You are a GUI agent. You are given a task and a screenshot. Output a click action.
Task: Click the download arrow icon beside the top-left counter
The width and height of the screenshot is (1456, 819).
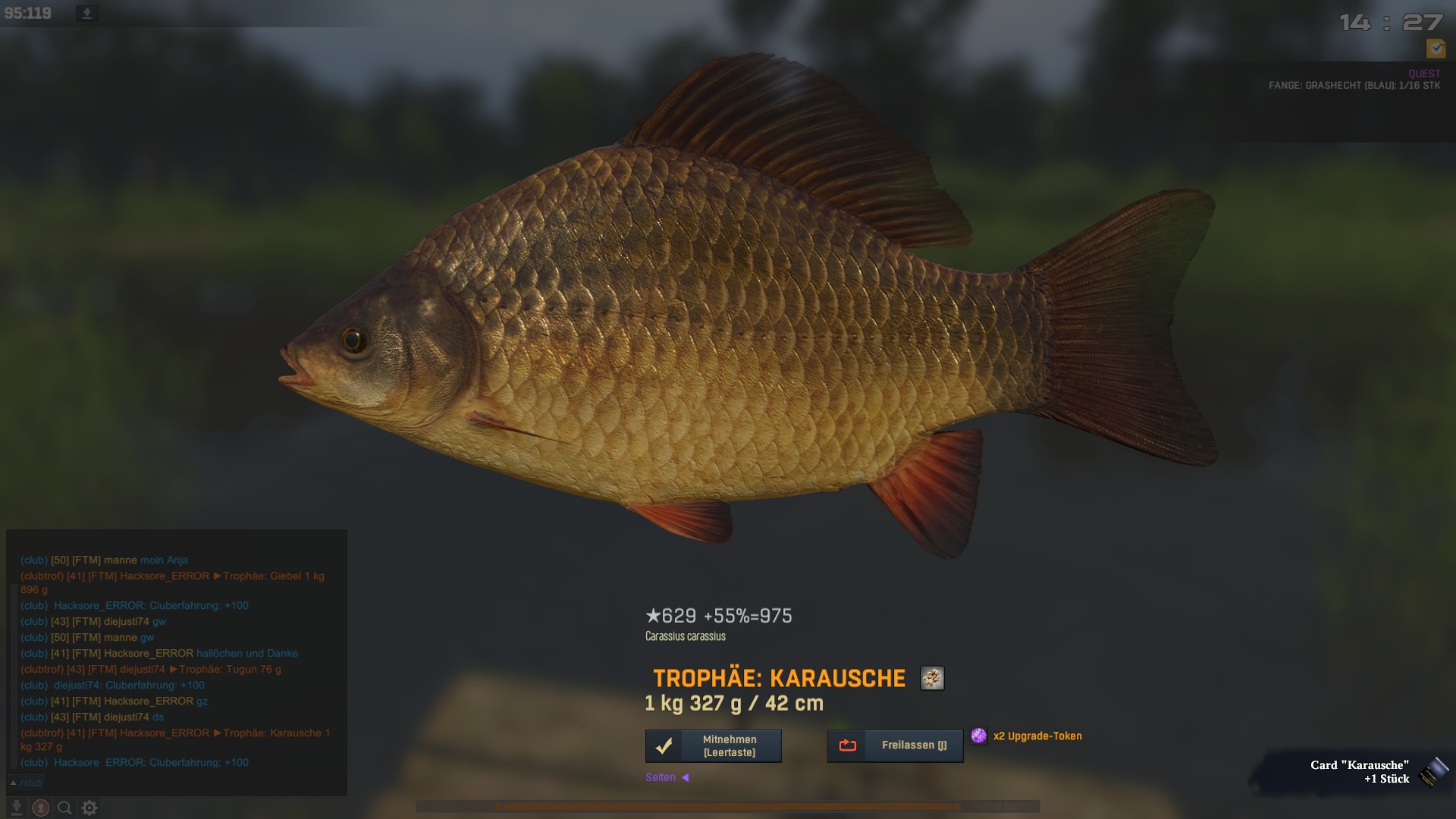pos(86,14)
